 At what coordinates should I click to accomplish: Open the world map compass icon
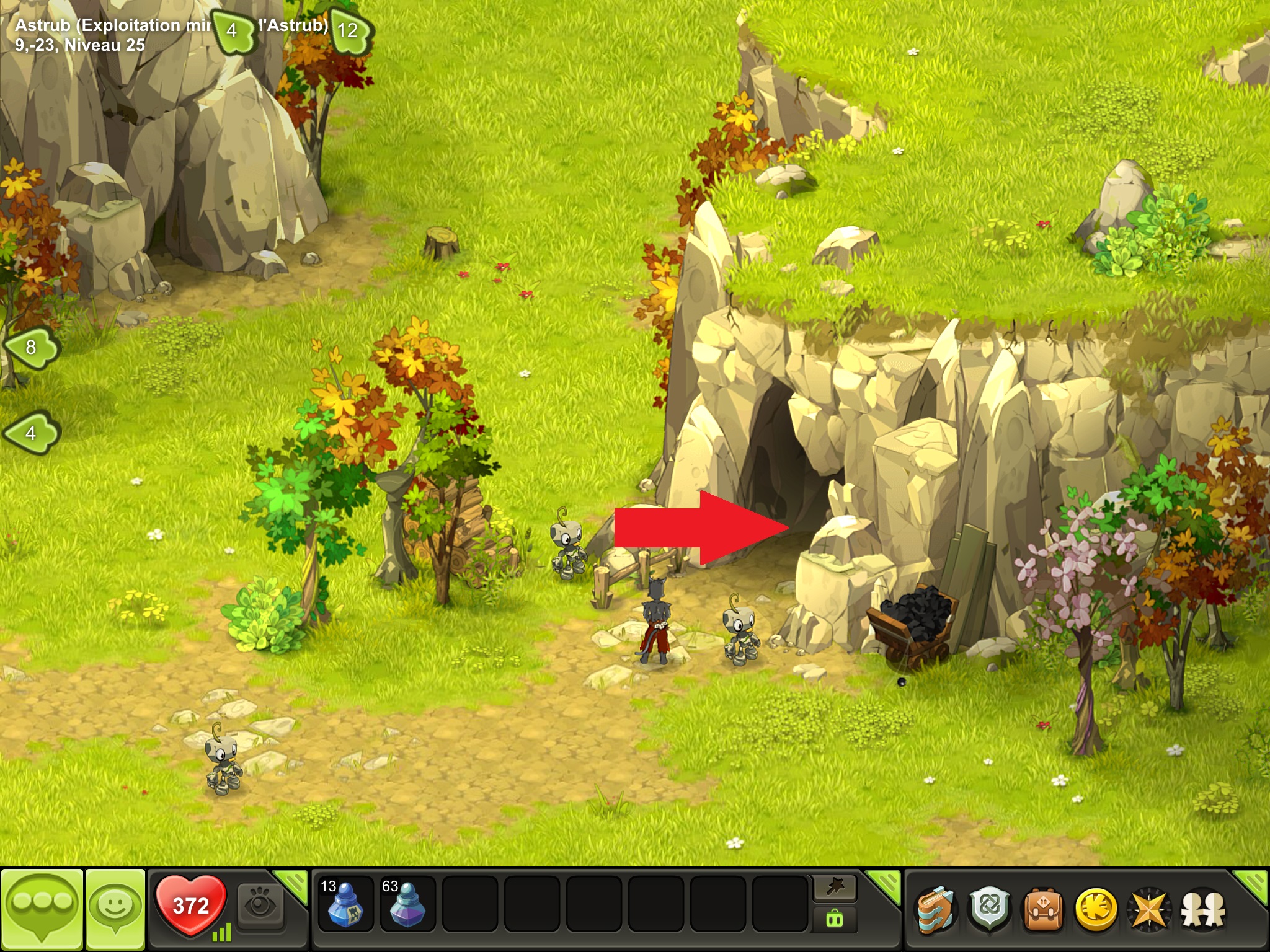[x=1149, y=910]
